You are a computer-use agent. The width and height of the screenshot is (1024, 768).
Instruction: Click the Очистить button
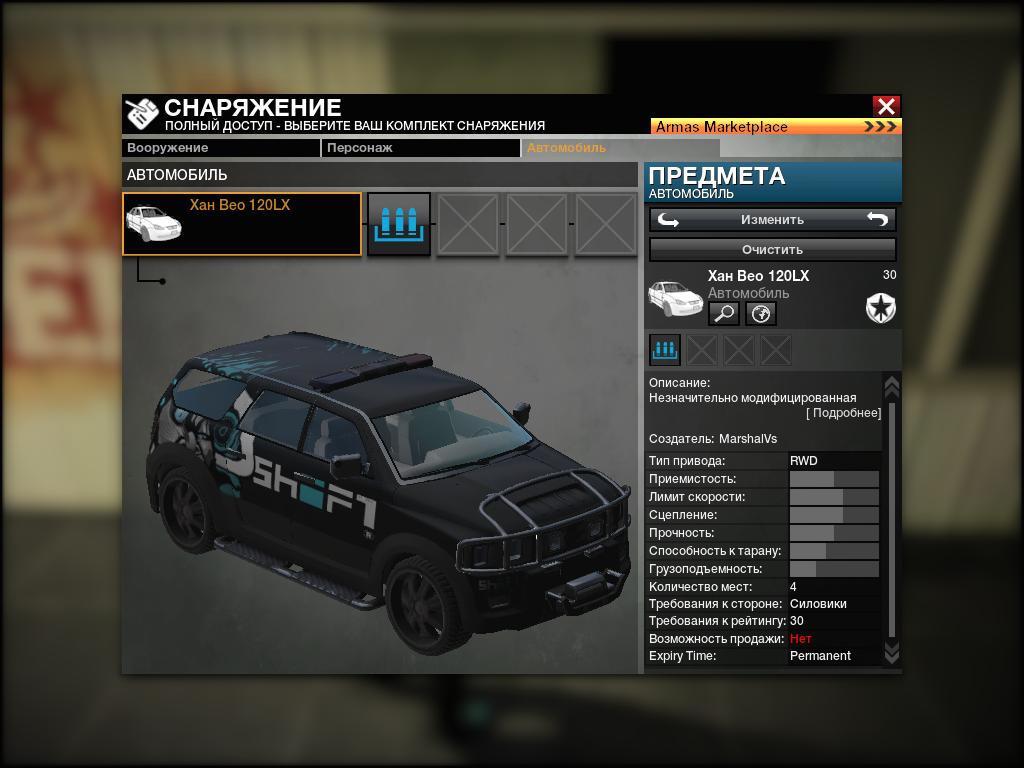point(772,249)
